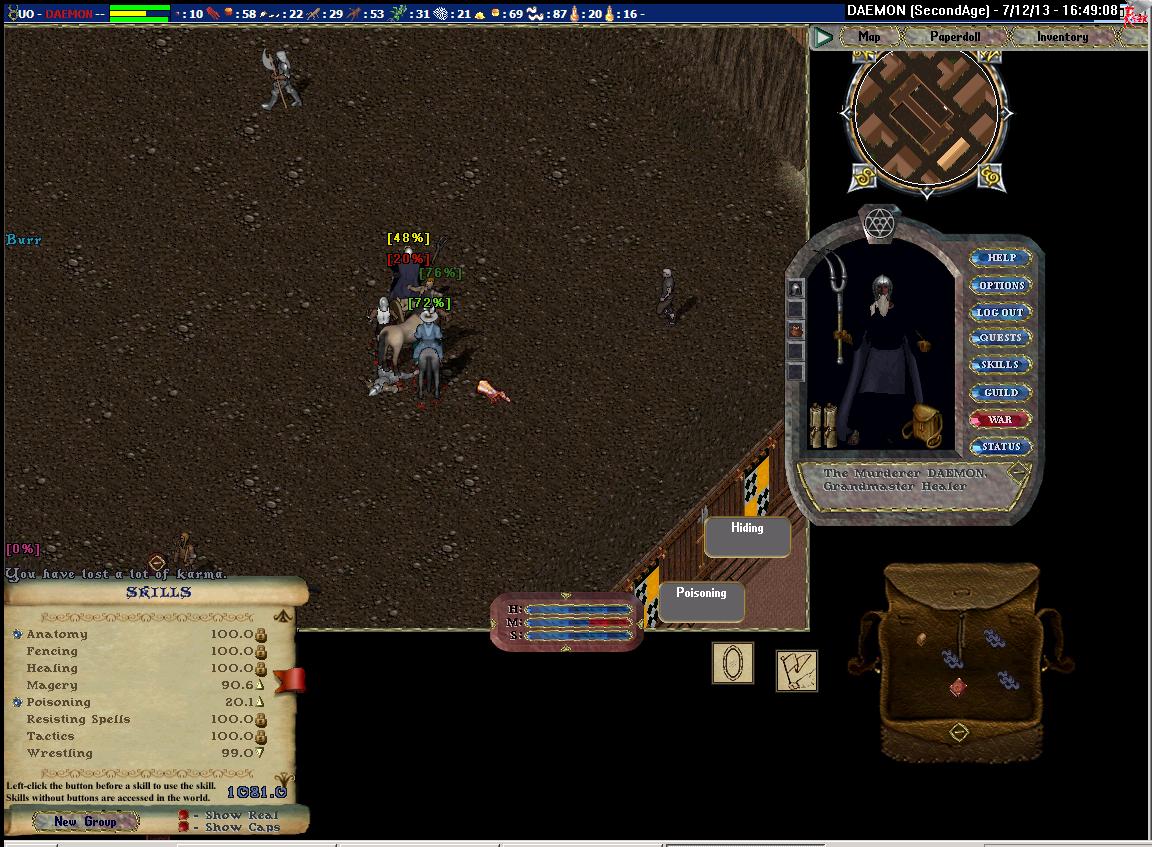Activate the blue gem beside Anatomy
This screenshot has width=1152, height=847.
[17, 634]
